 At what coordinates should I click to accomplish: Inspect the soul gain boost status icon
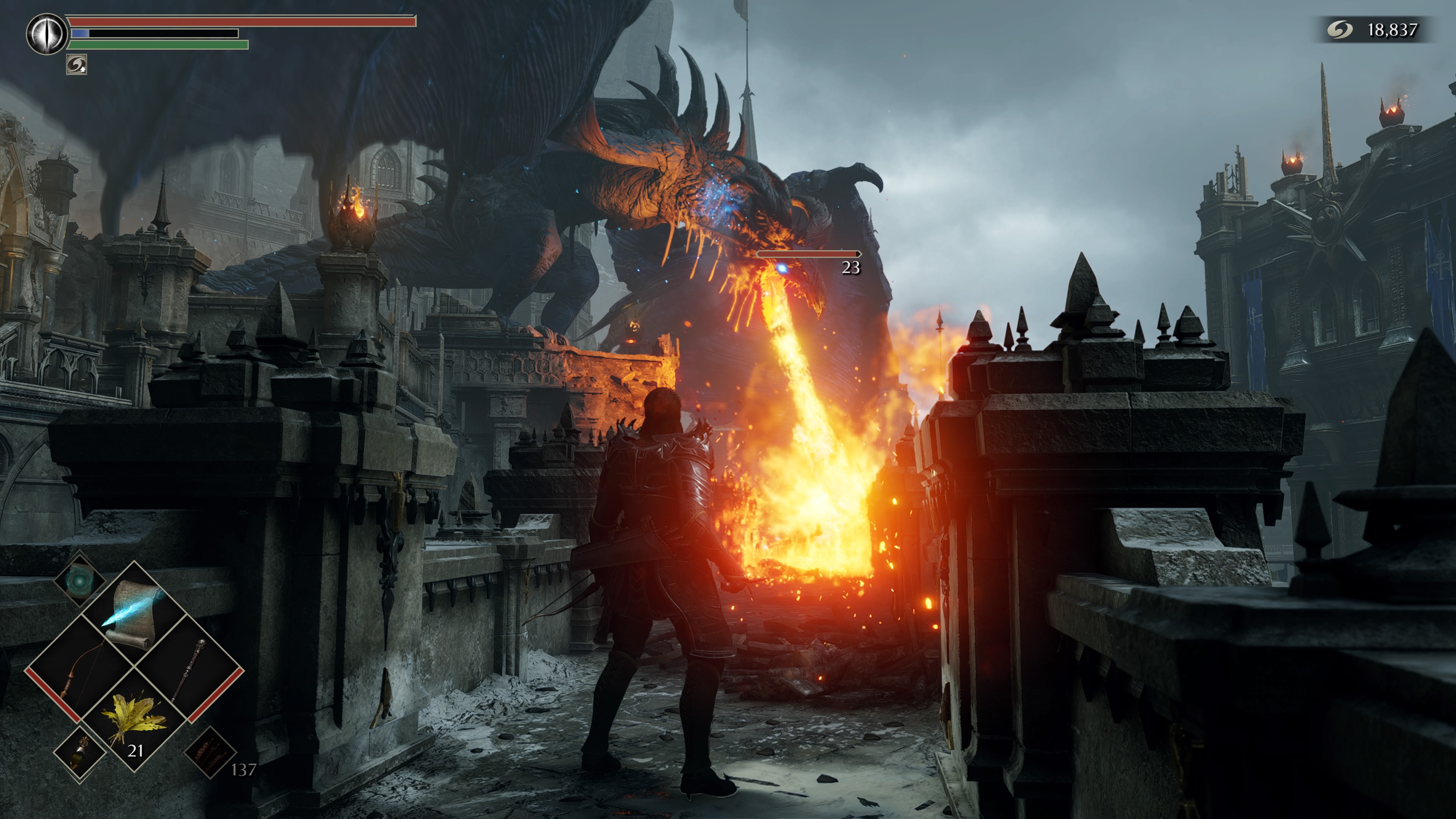click(x=76, y=64)
